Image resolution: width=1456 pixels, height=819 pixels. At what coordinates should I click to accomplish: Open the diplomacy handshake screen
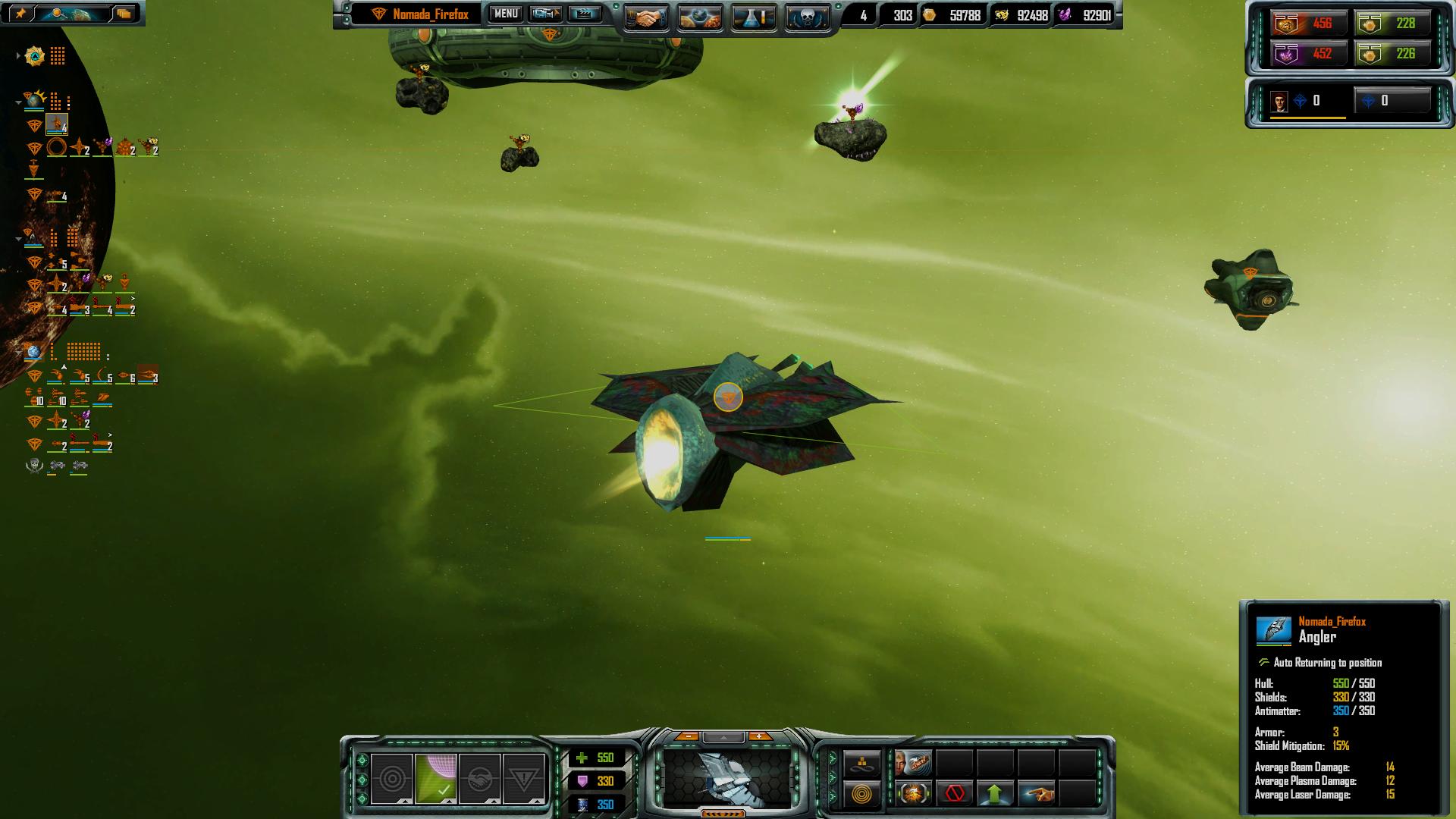pyautogui.click(x=646, y=17)
